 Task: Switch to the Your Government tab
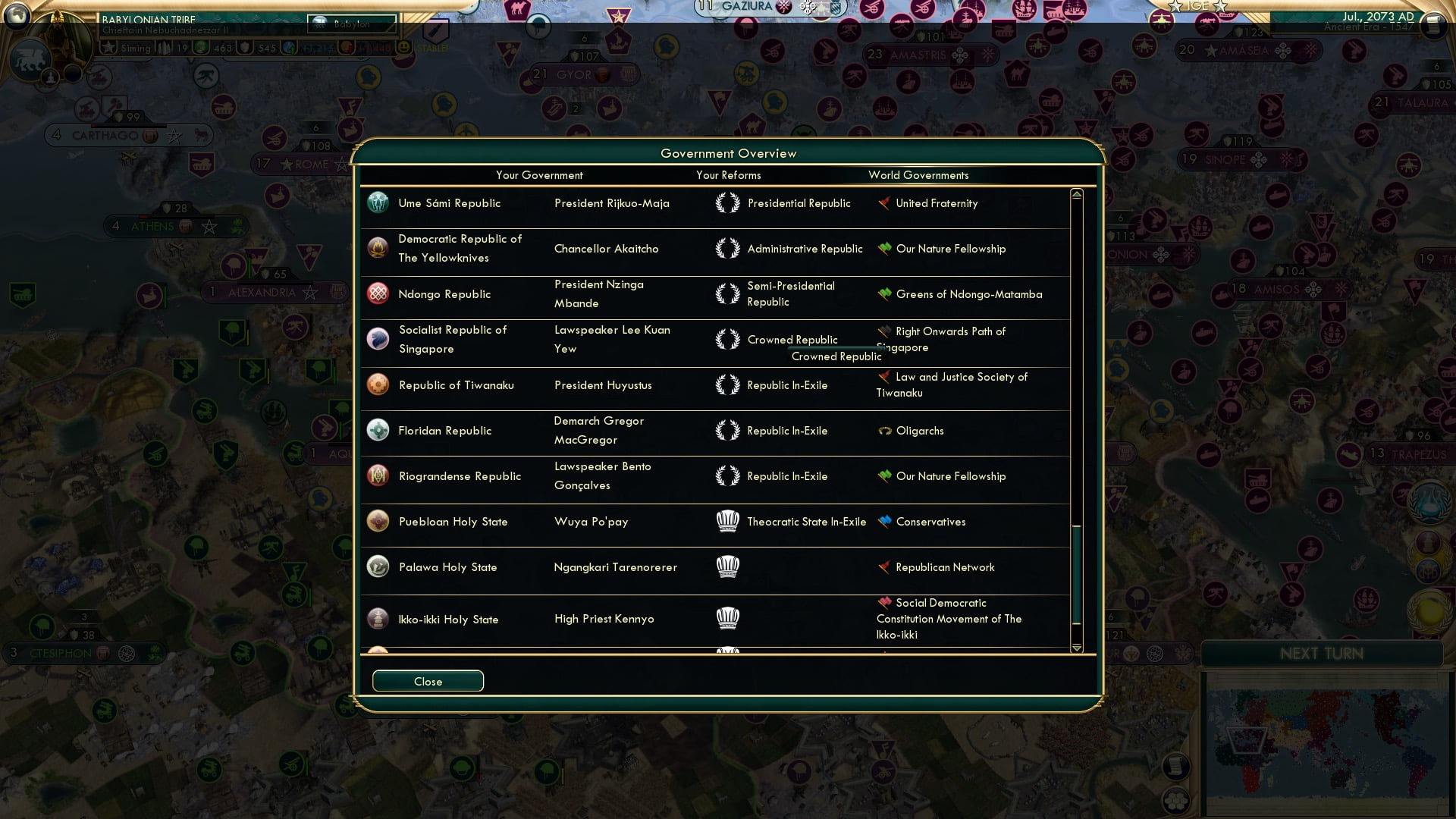[539, 175]
